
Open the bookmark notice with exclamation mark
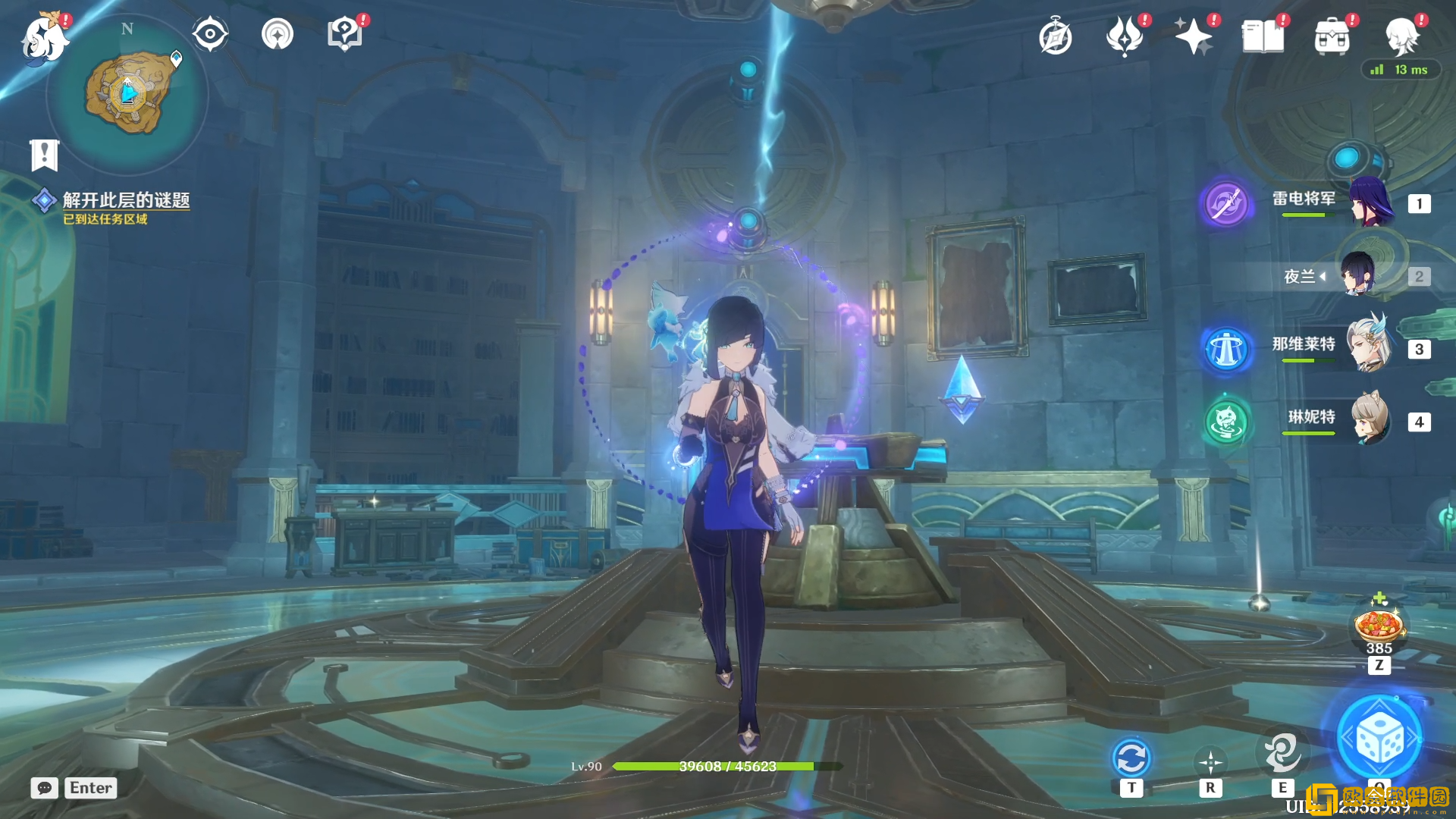(44, 155)
